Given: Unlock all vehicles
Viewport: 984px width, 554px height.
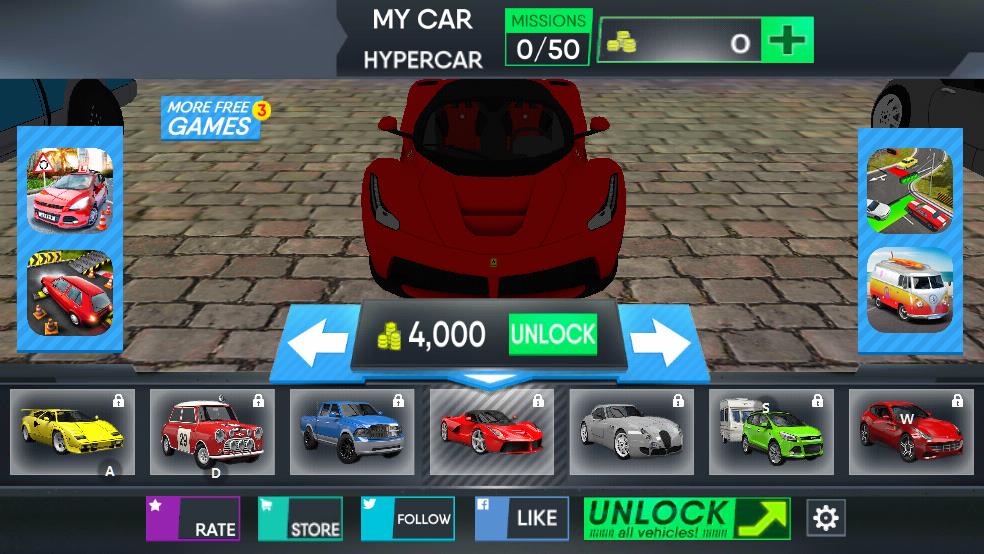Looking at the screenshot, I should coord(686,519).
